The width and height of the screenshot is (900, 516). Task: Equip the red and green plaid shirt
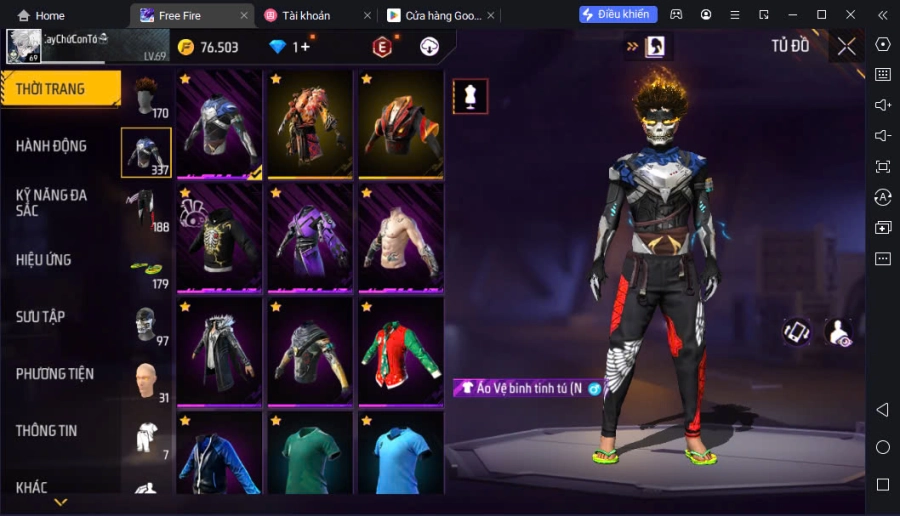click(x=400, y=350)
